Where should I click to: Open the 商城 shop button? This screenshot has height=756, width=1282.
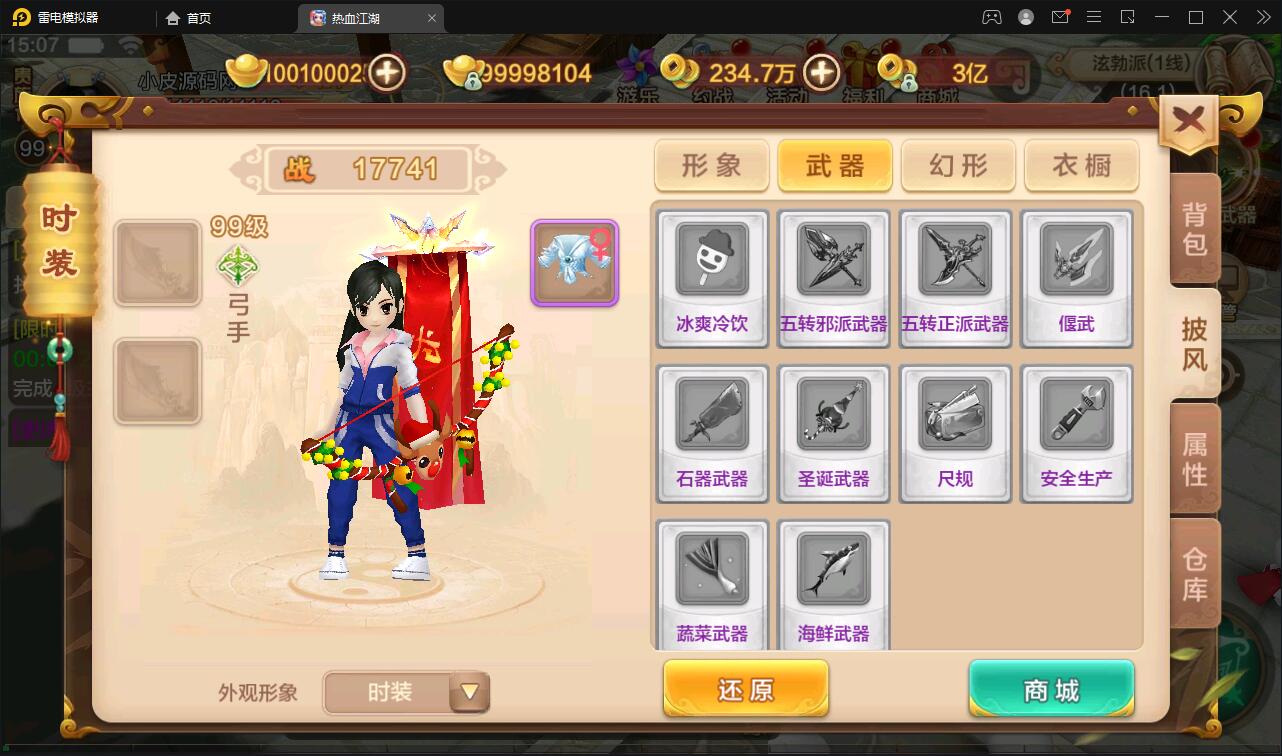coord(1050,690)
